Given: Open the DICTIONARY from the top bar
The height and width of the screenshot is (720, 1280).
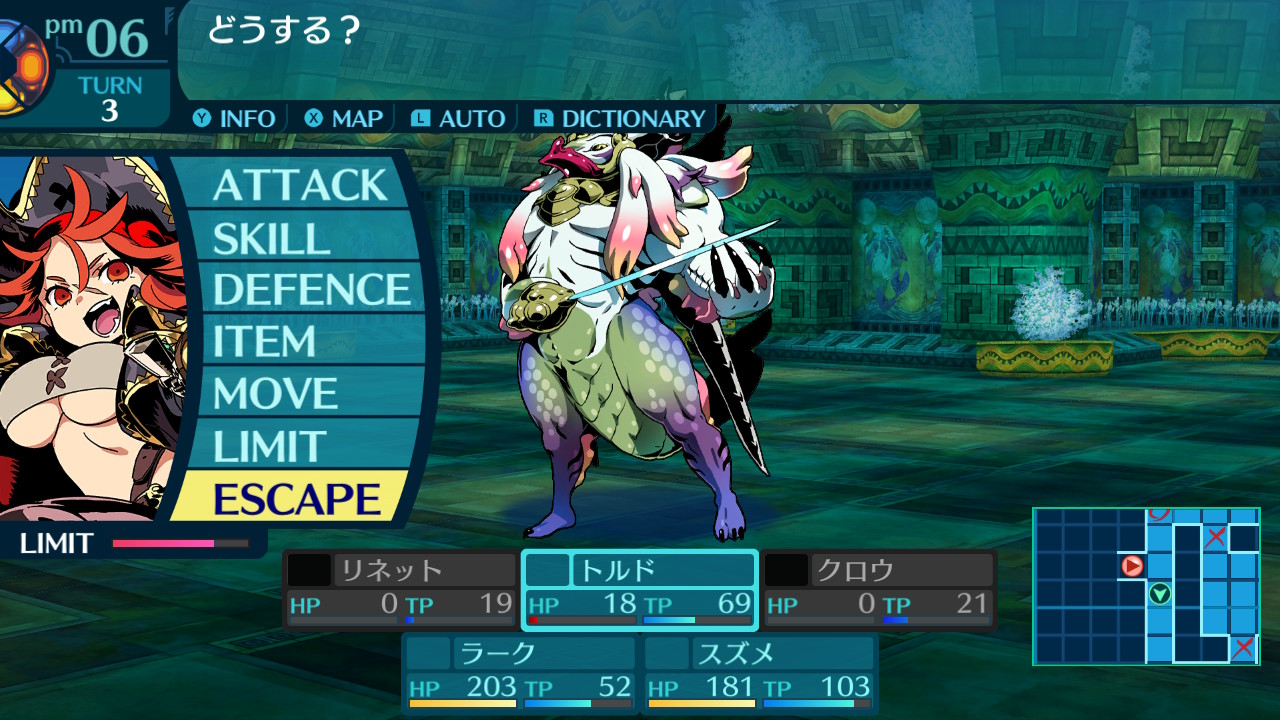Looking at the screenshot, I should pyautogui.click(x=621, y=119).
